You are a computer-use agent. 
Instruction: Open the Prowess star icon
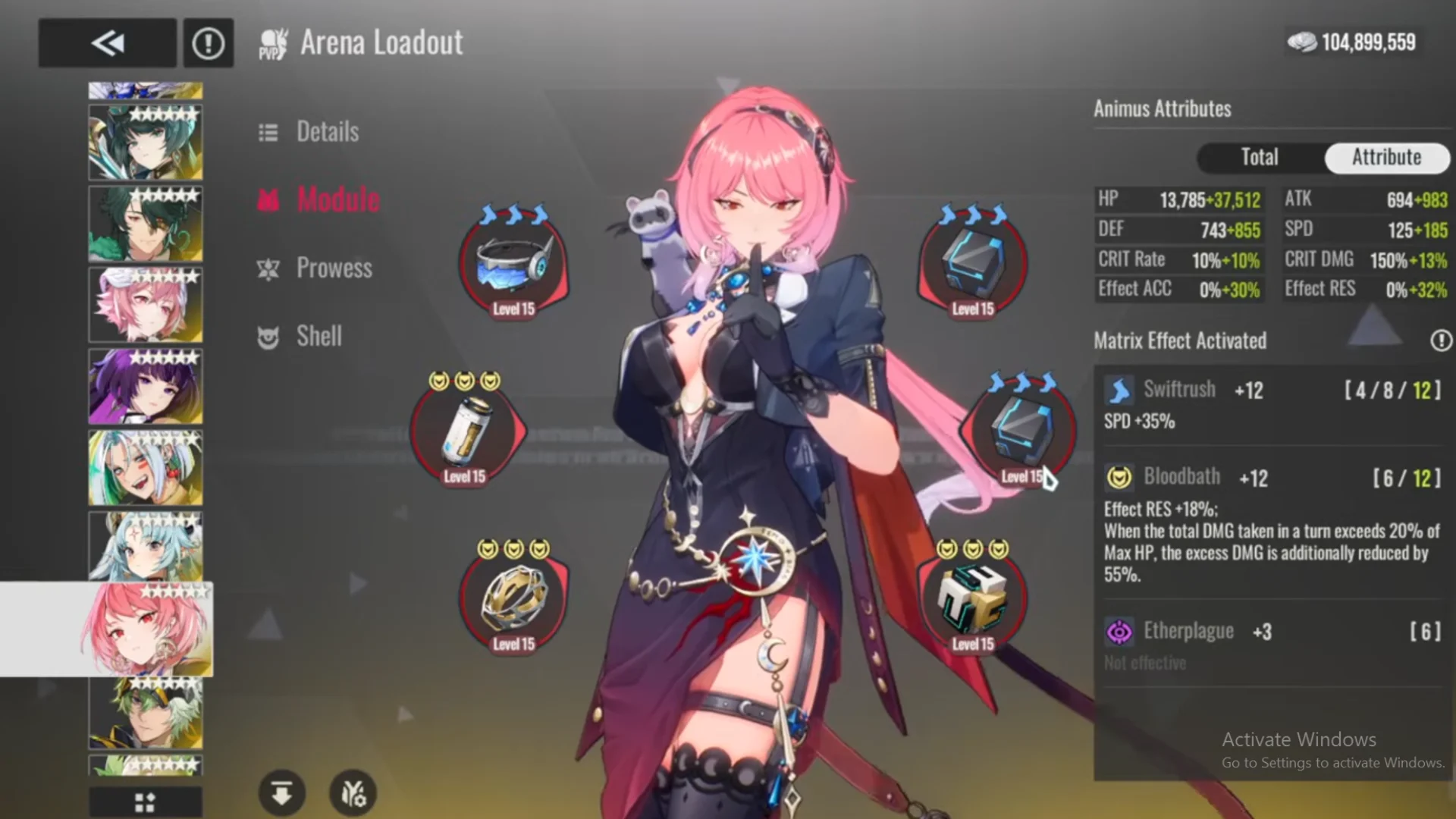point(269,268)
